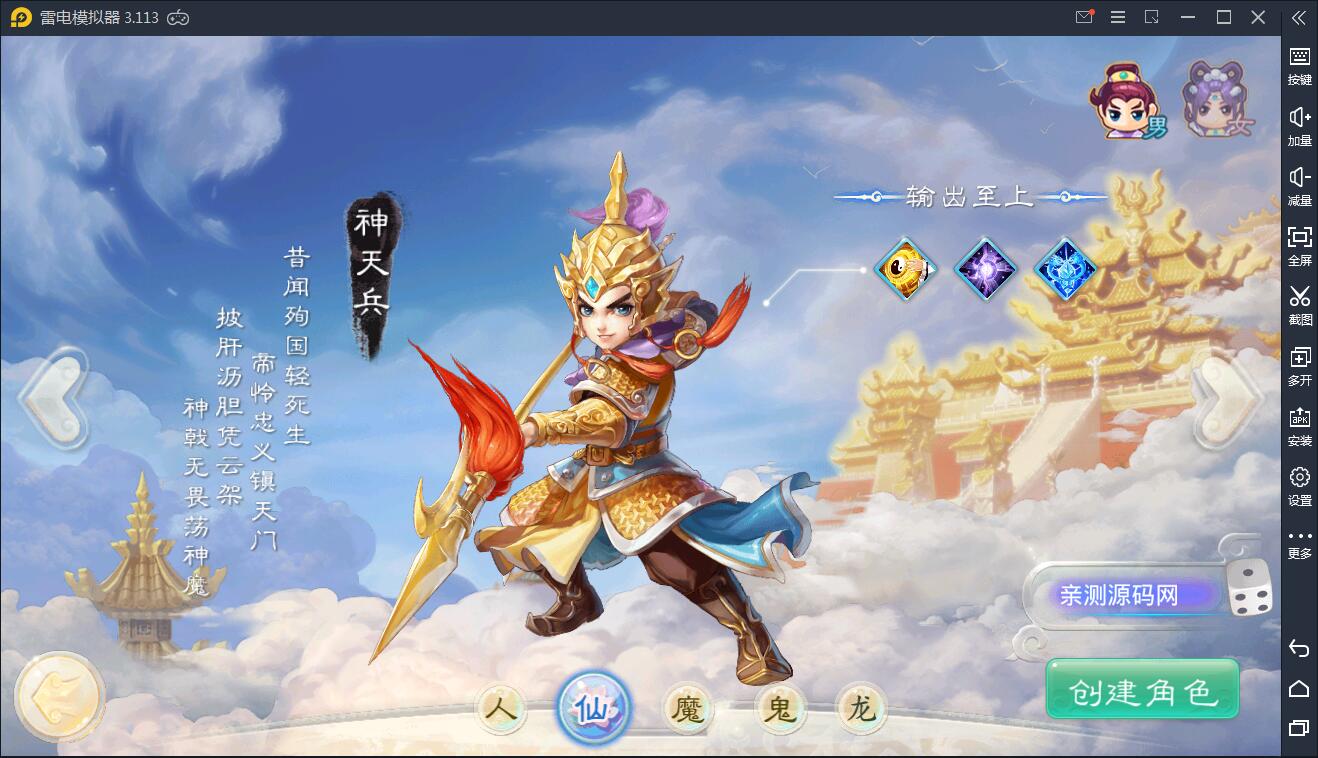Edit the character name field 亲测源码网
Screen dimensions: 1318x758
(1119, 596)
